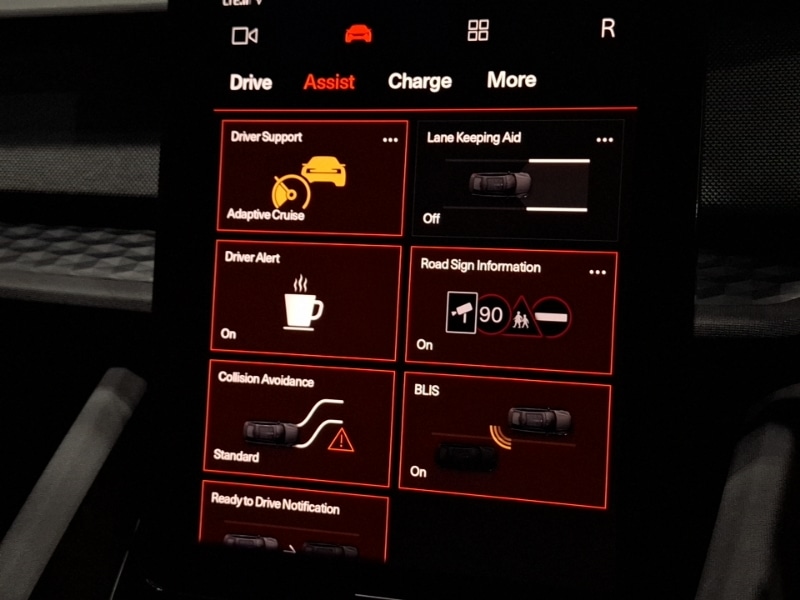Screen dimensions: 800x600
Task: Show the More tab
Action: tap(512, 80)
